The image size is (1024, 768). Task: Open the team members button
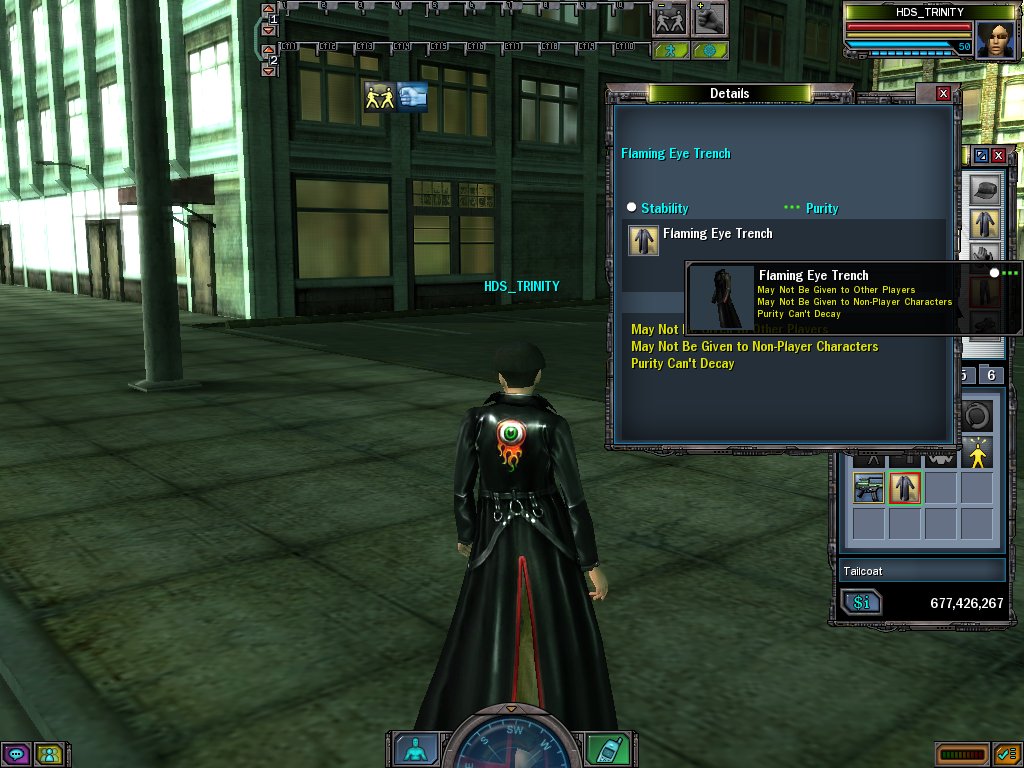tap(47, 754)
